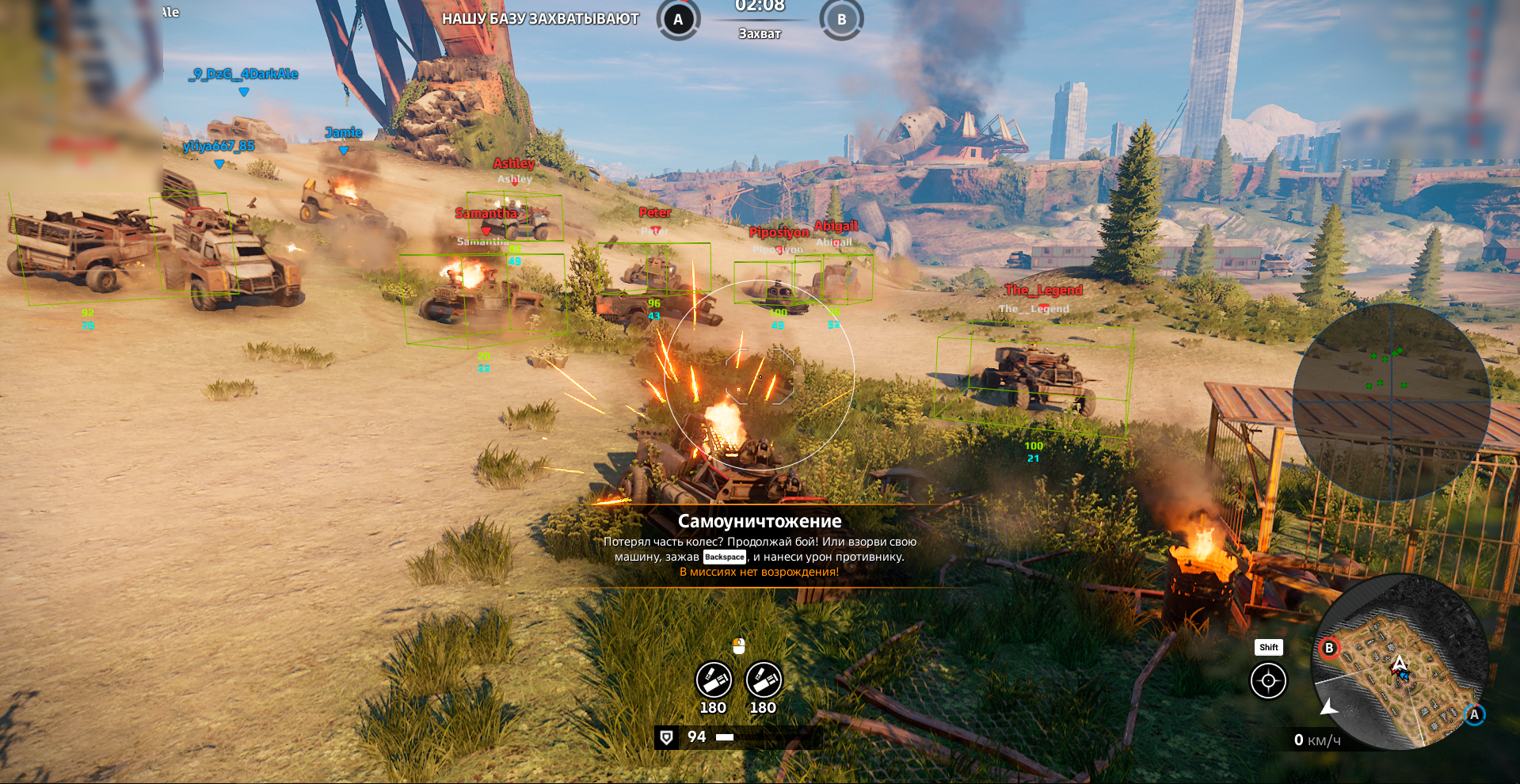Click the round radar display with green dots

[x=1391, y=402]
